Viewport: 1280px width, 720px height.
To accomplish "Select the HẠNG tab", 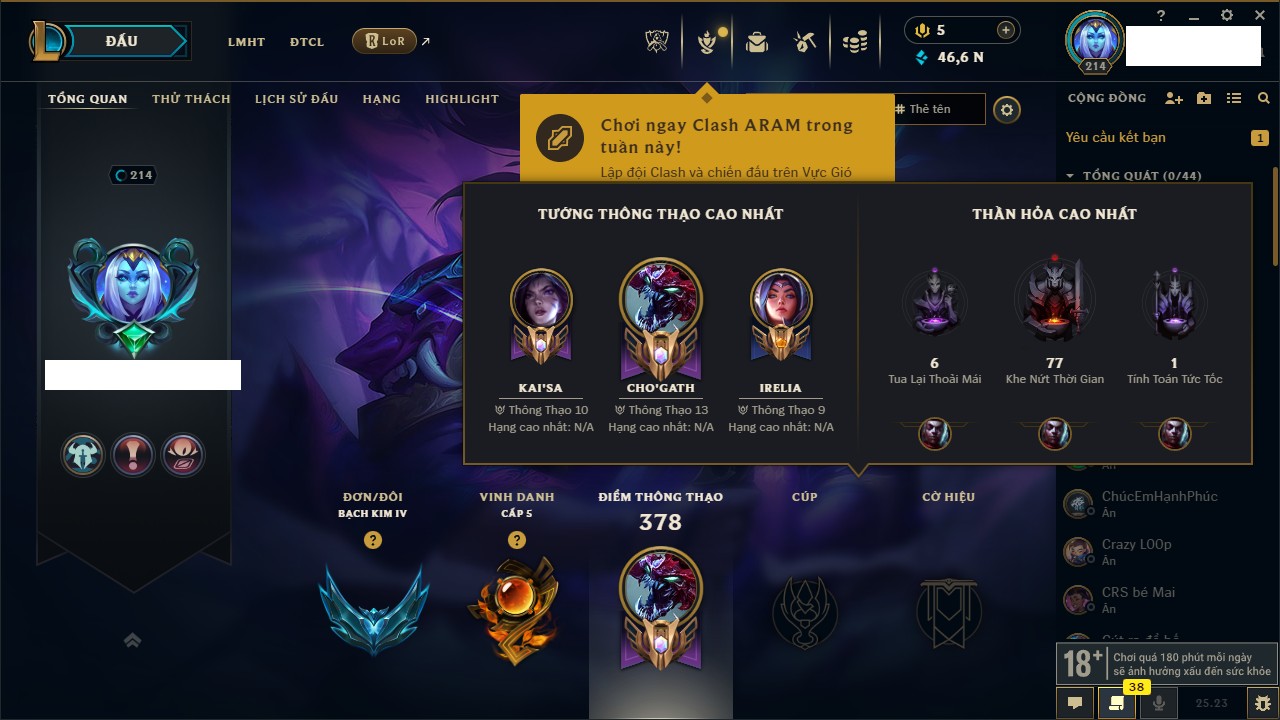I will coord(381,99).
